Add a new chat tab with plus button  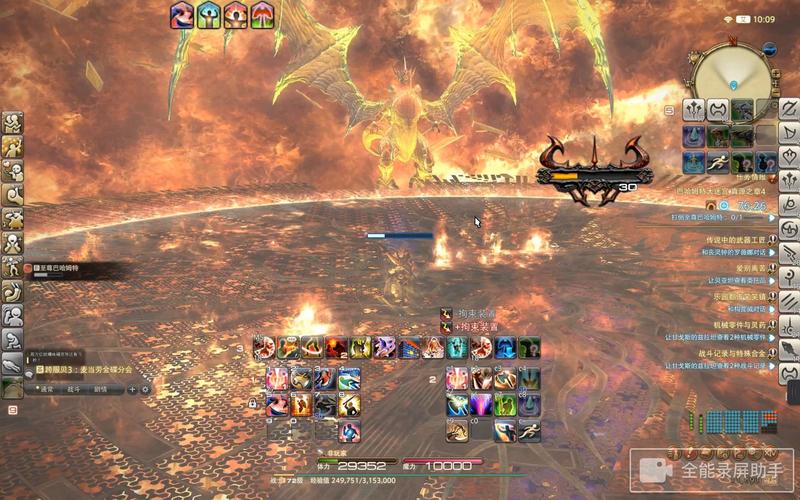(131, 389)
